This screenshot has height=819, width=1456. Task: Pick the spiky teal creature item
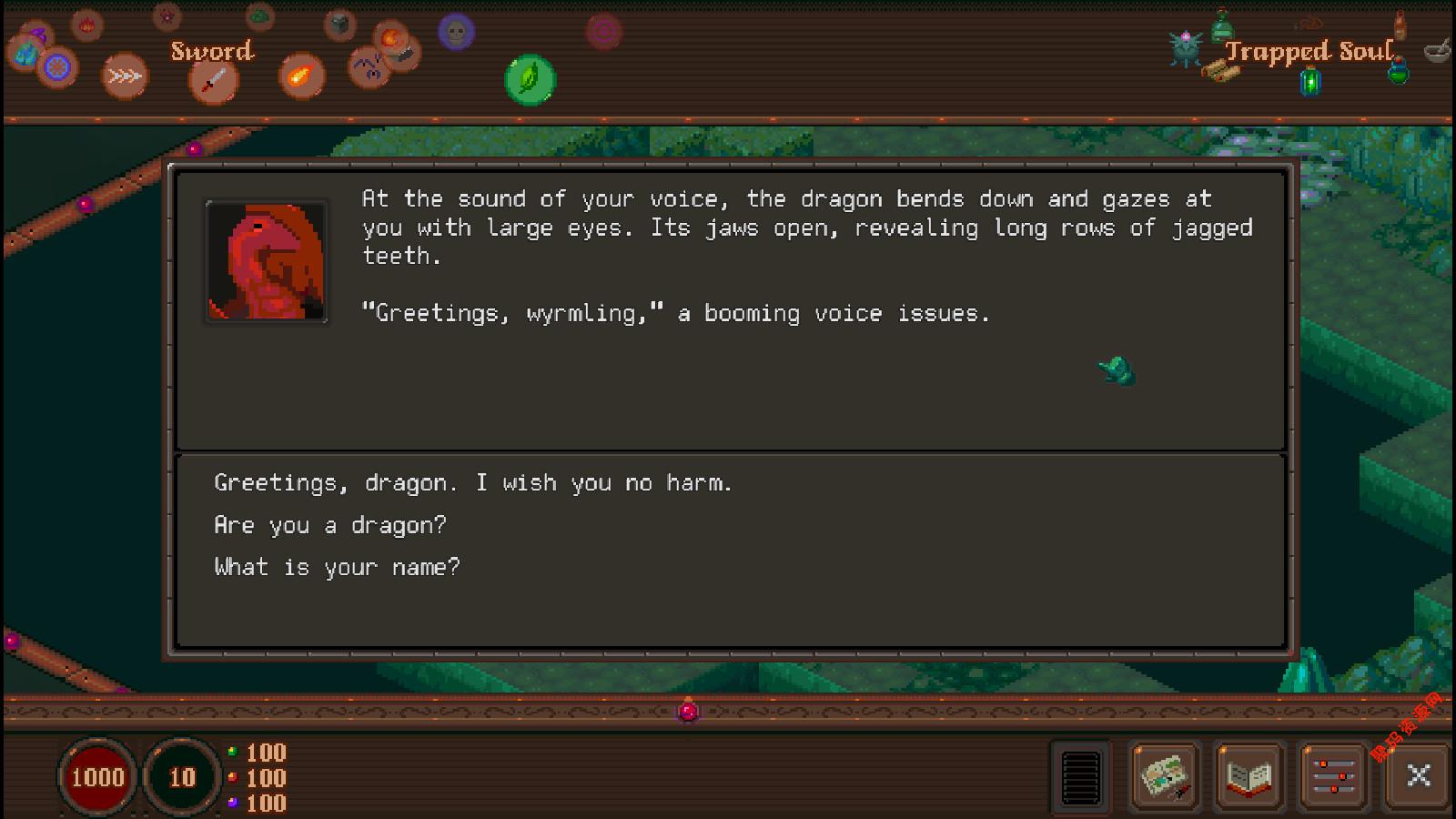coord(1187,48)
